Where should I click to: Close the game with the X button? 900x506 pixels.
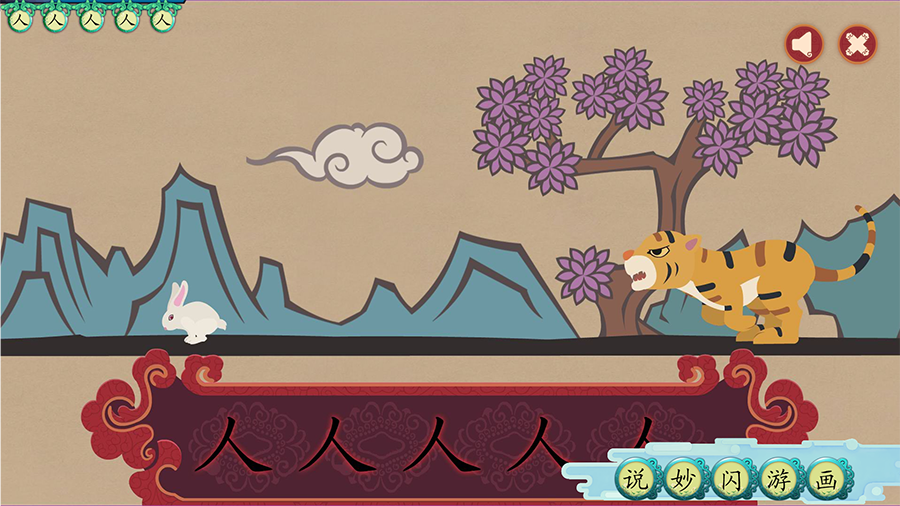coord(857,43)
